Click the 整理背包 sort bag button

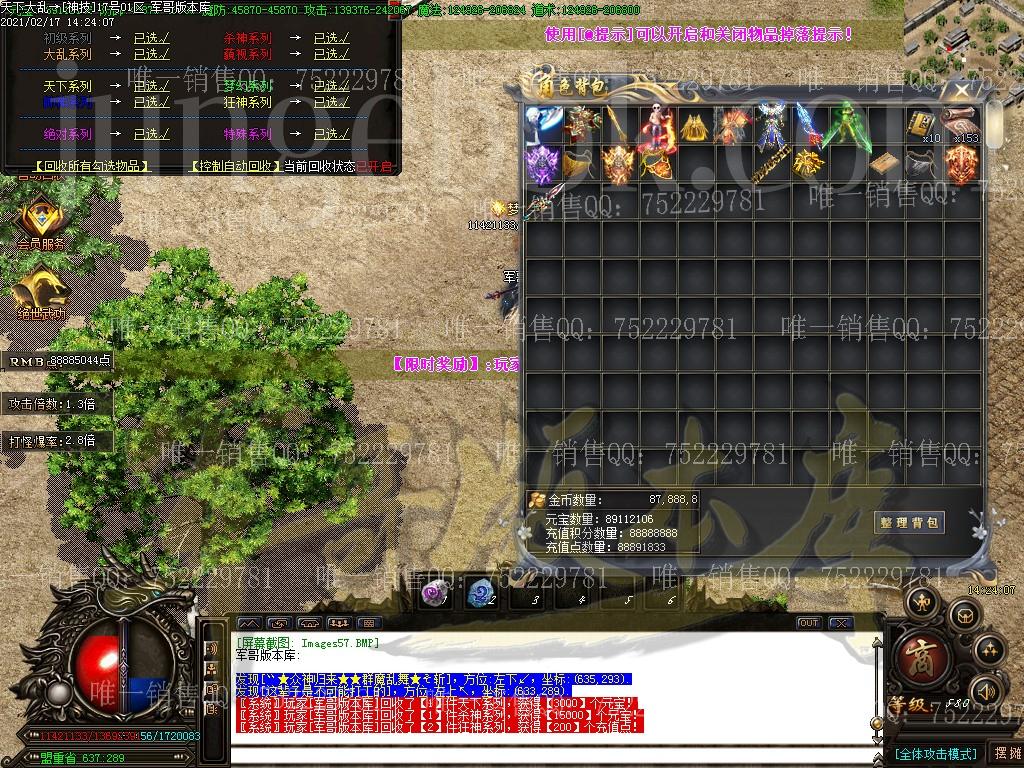pos(909,523)
